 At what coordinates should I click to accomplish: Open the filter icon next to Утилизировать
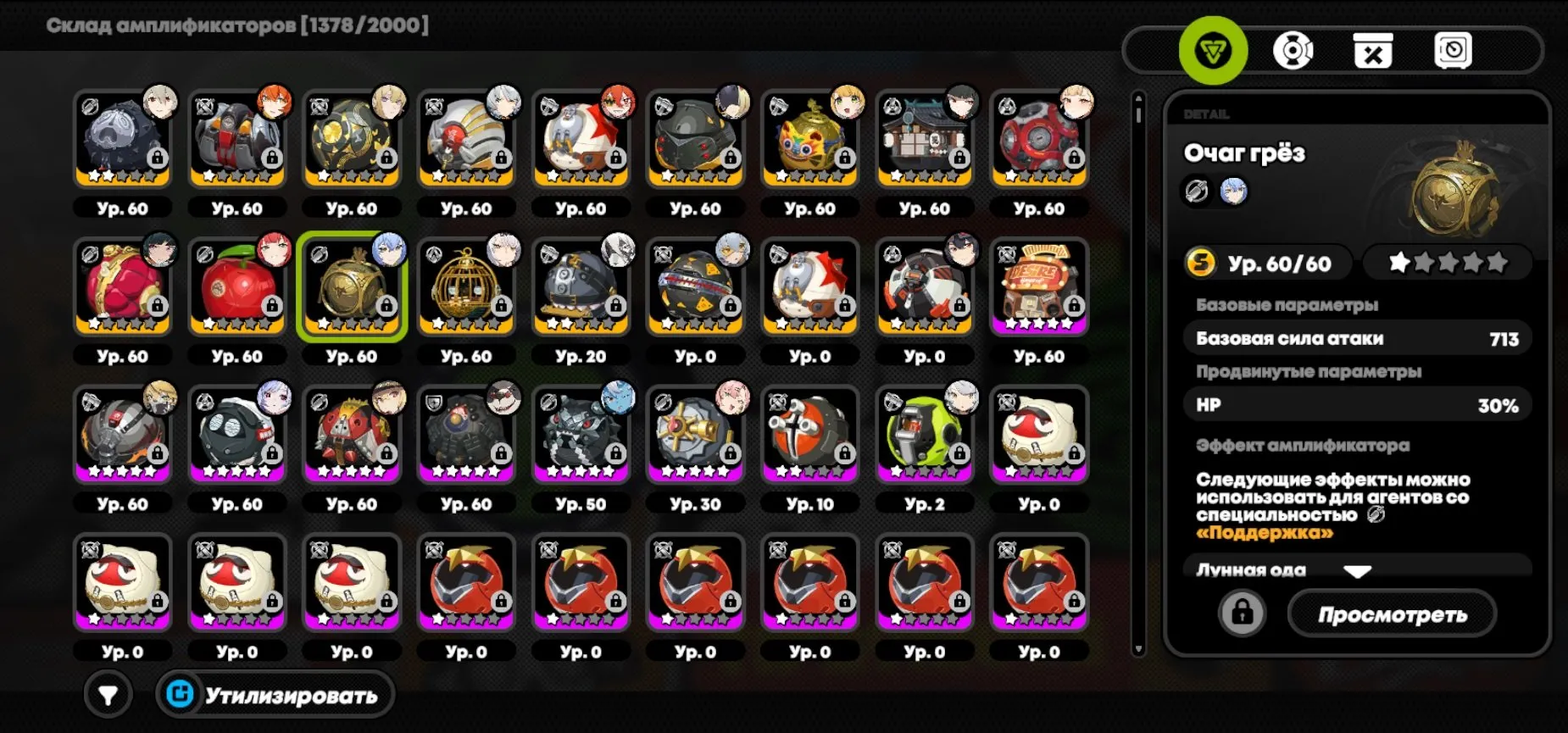click(108, 695)
